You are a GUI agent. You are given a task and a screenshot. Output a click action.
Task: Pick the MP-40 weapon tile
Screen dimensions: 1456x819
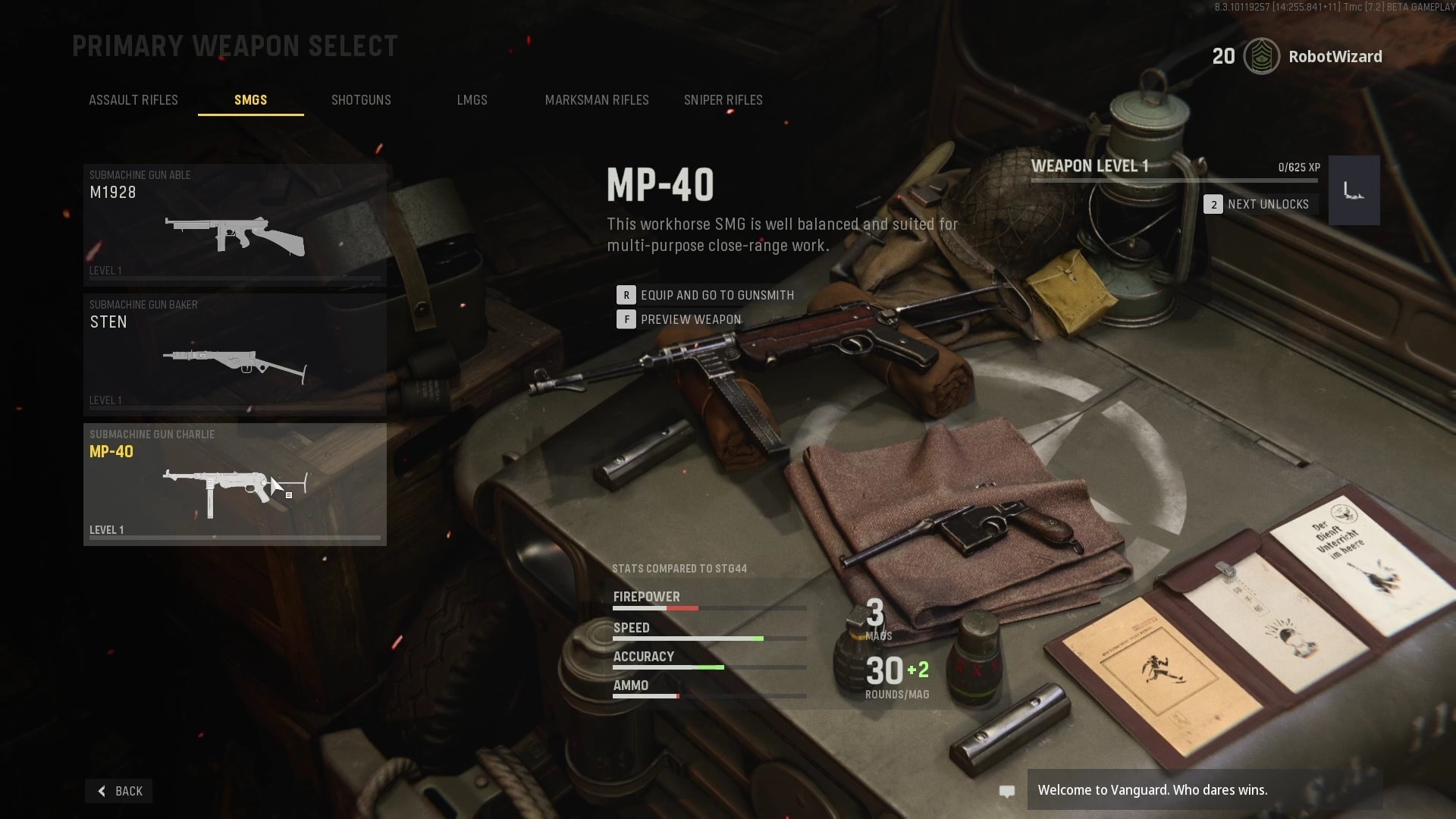pos(235,484)
